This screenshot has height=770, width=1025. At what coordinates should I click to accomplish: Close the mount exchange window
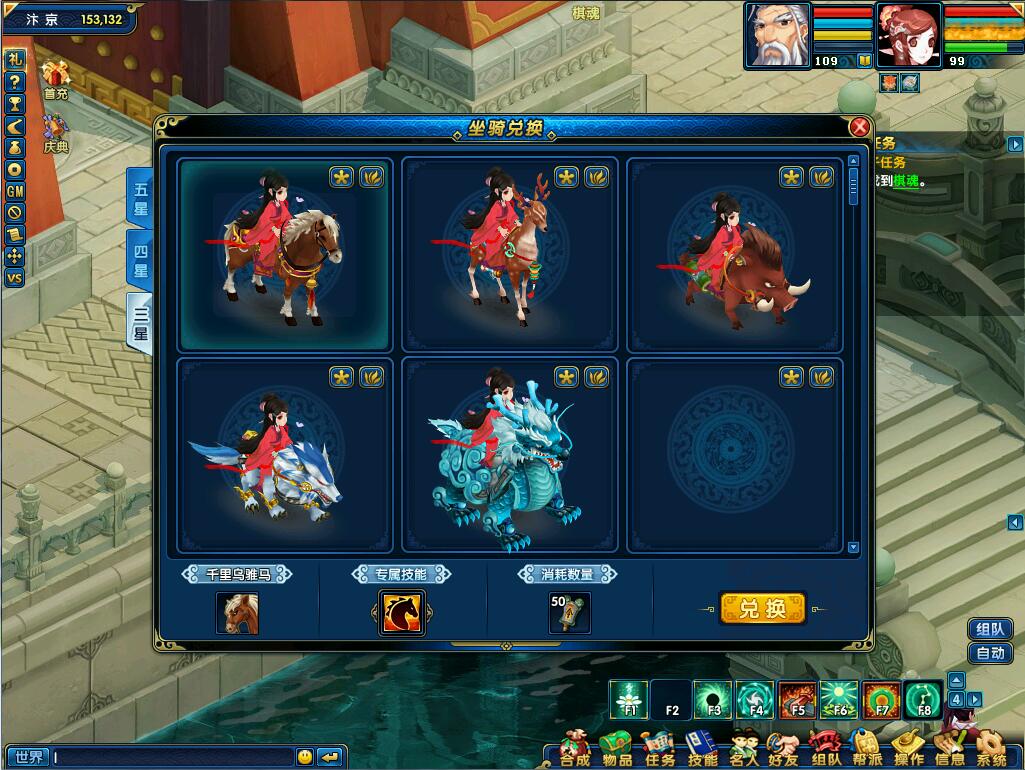pos(859,127)
